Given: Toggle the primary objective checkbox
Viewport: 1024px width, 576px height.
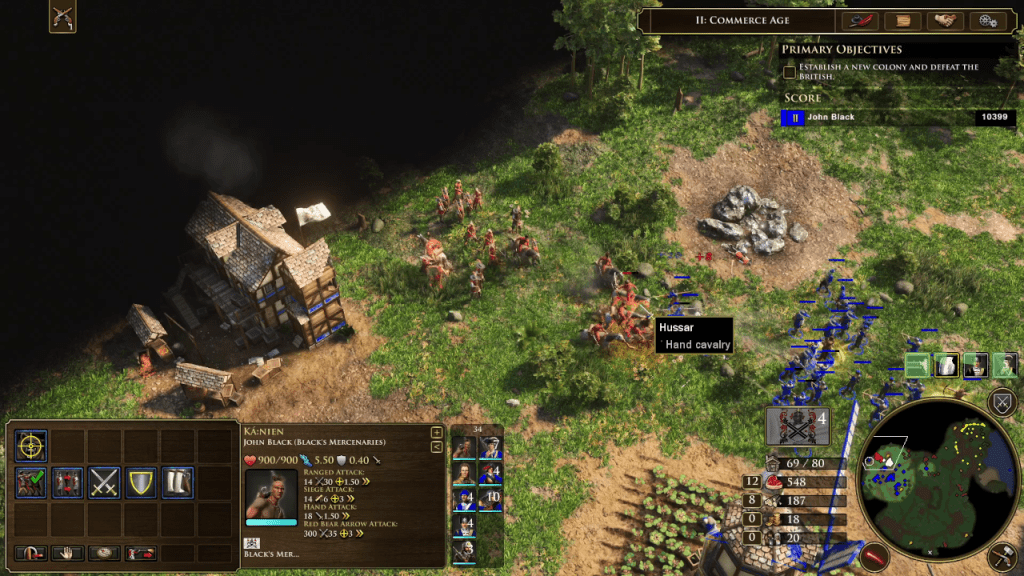Looking at the screenshot, I should coord(790,71).
